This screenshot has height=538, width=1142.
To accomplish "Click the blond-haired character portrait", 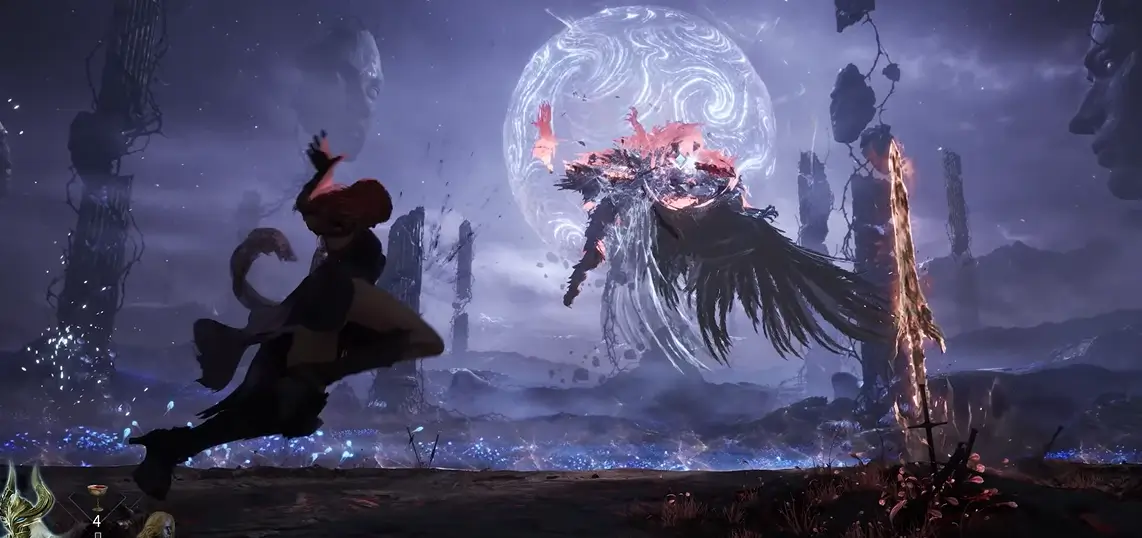I will [158, 525].
